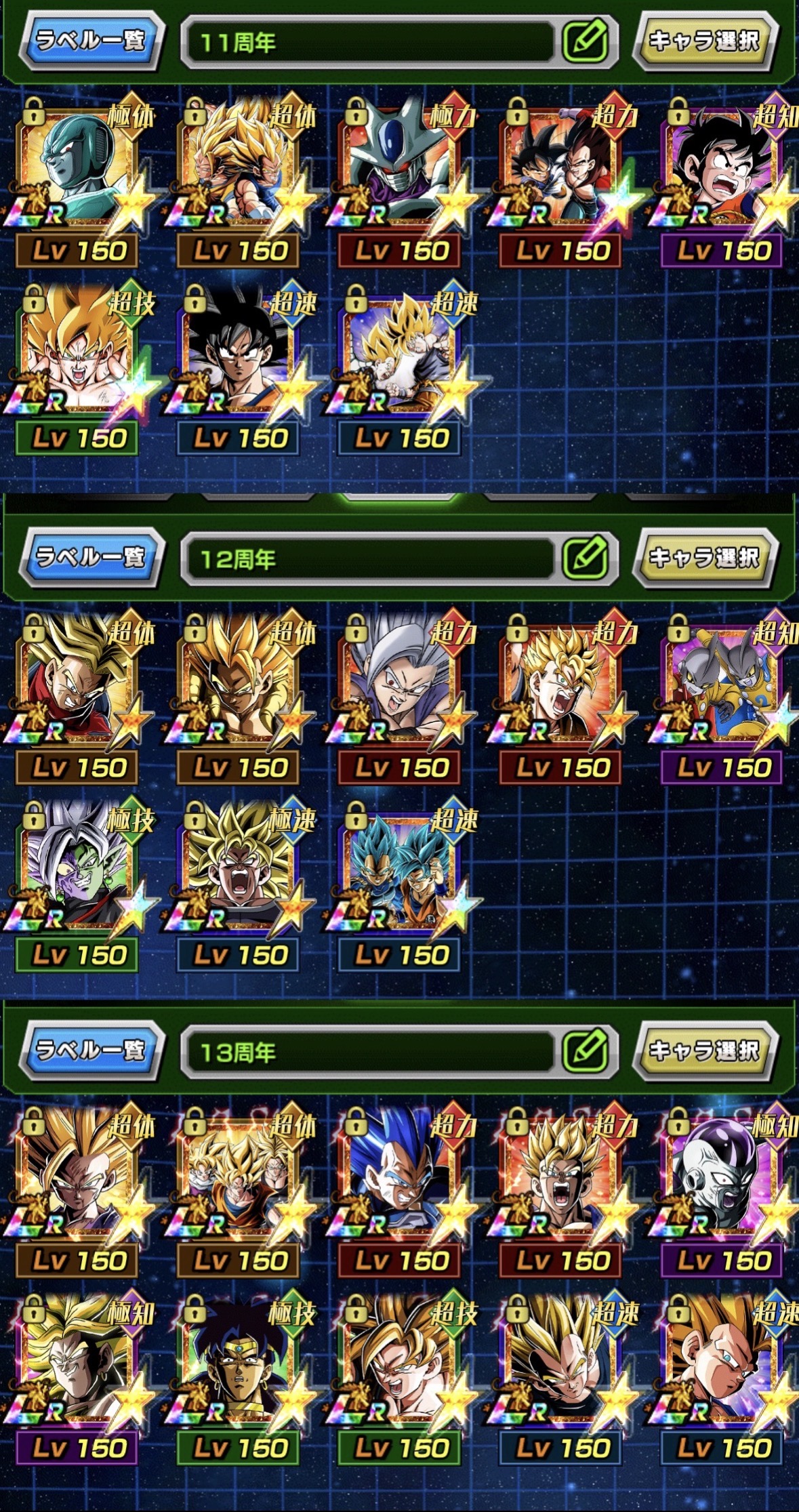Screen dimensions: 799x1512
Task: Open label list in the 12周年 panel
Action: (x=91, y=557)
